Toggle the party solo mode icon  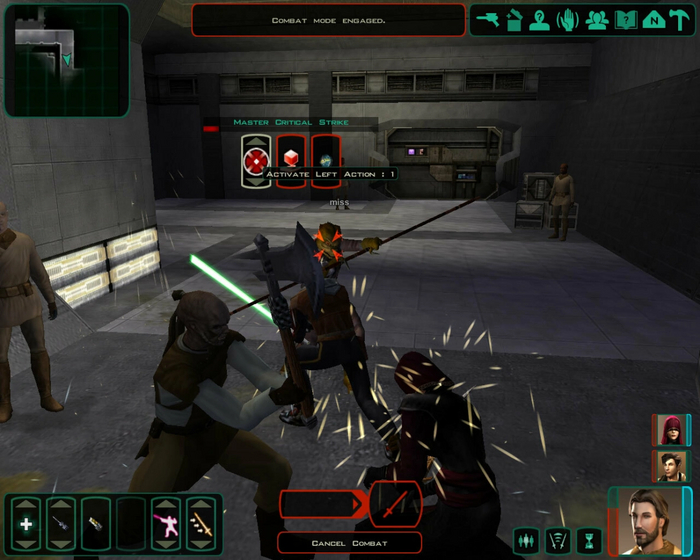tap(526, 541)
